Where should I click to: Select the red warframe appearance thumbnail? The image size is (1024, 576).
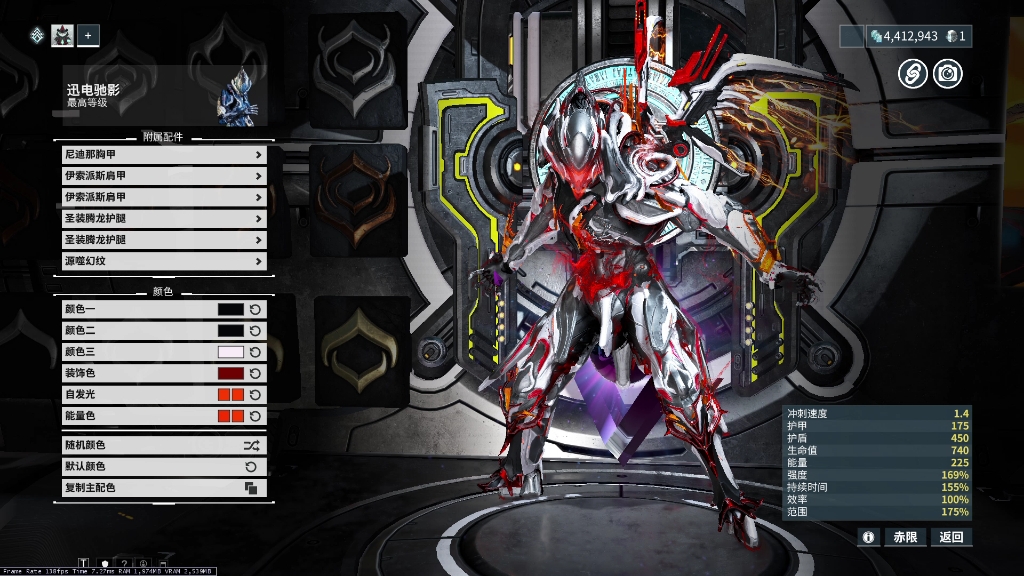pos(62,36)
